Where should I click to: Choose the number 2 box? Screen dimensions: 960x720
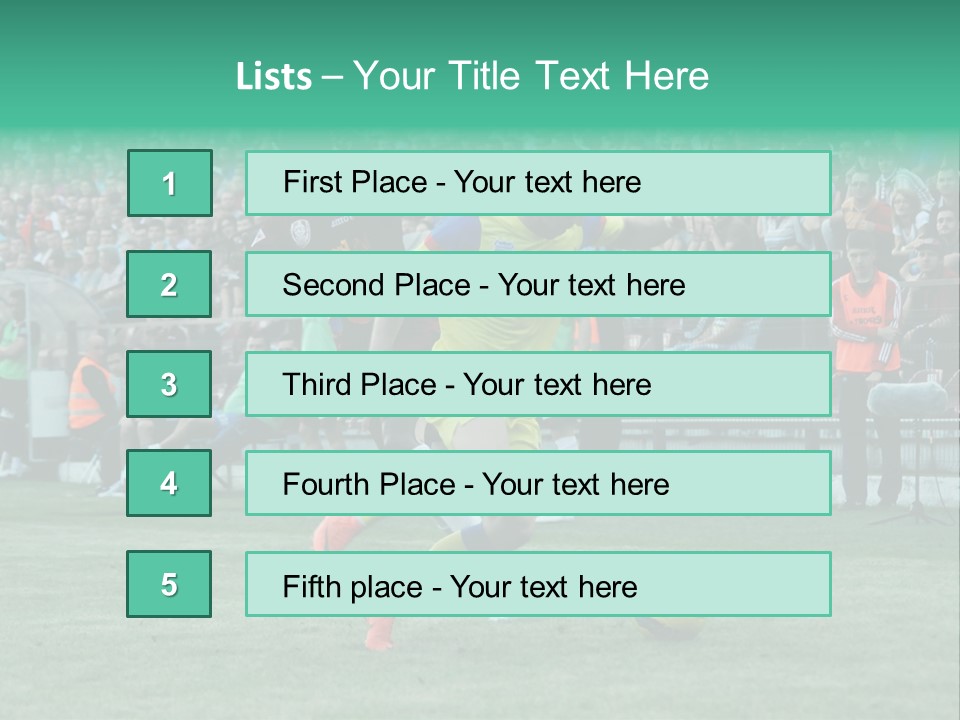click(169, 284)
